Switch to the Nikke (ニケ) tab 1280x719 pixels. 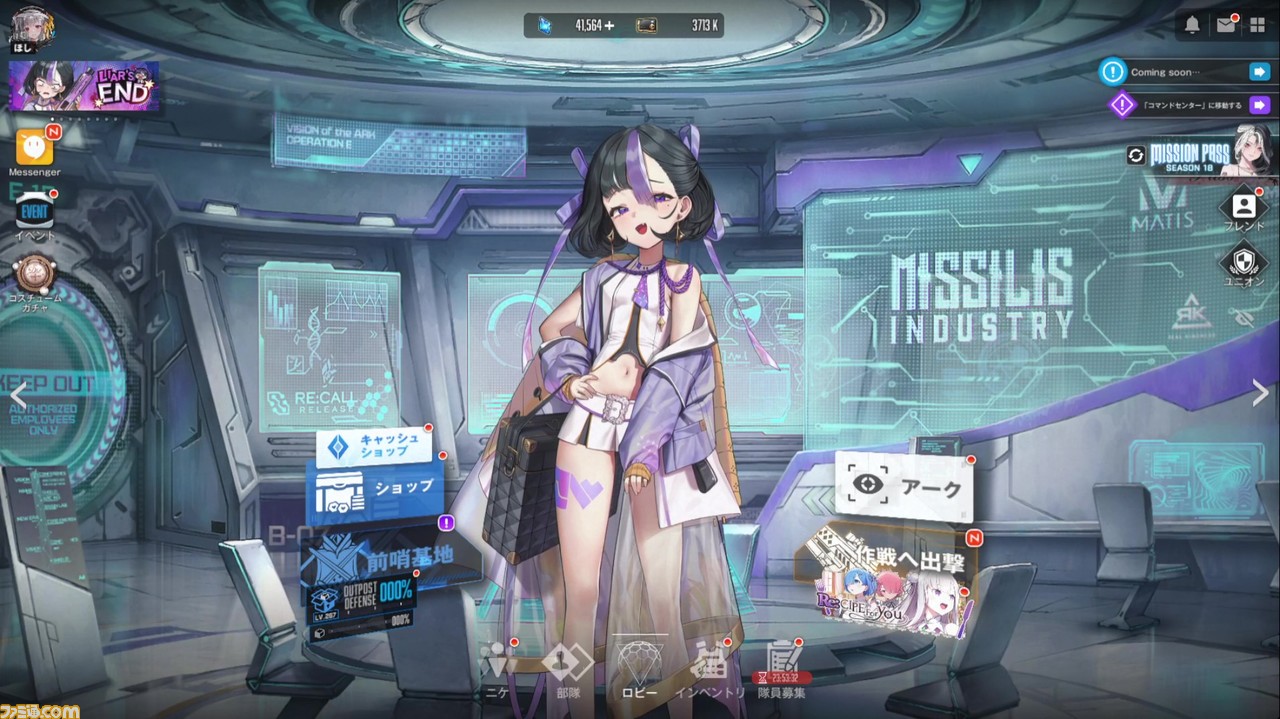click(x=497, y=667)
